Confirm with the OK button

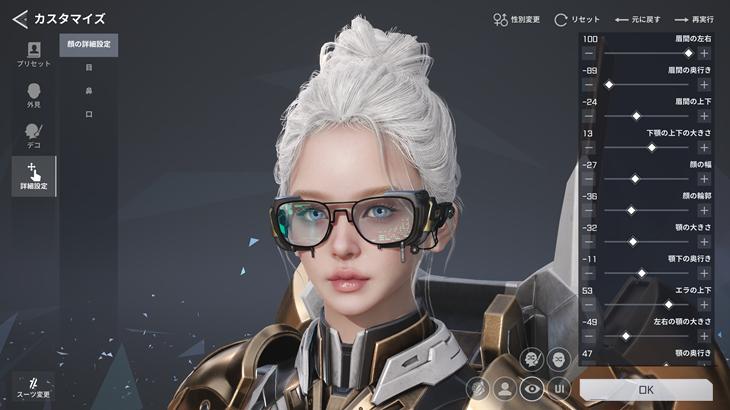coord(646,389)
